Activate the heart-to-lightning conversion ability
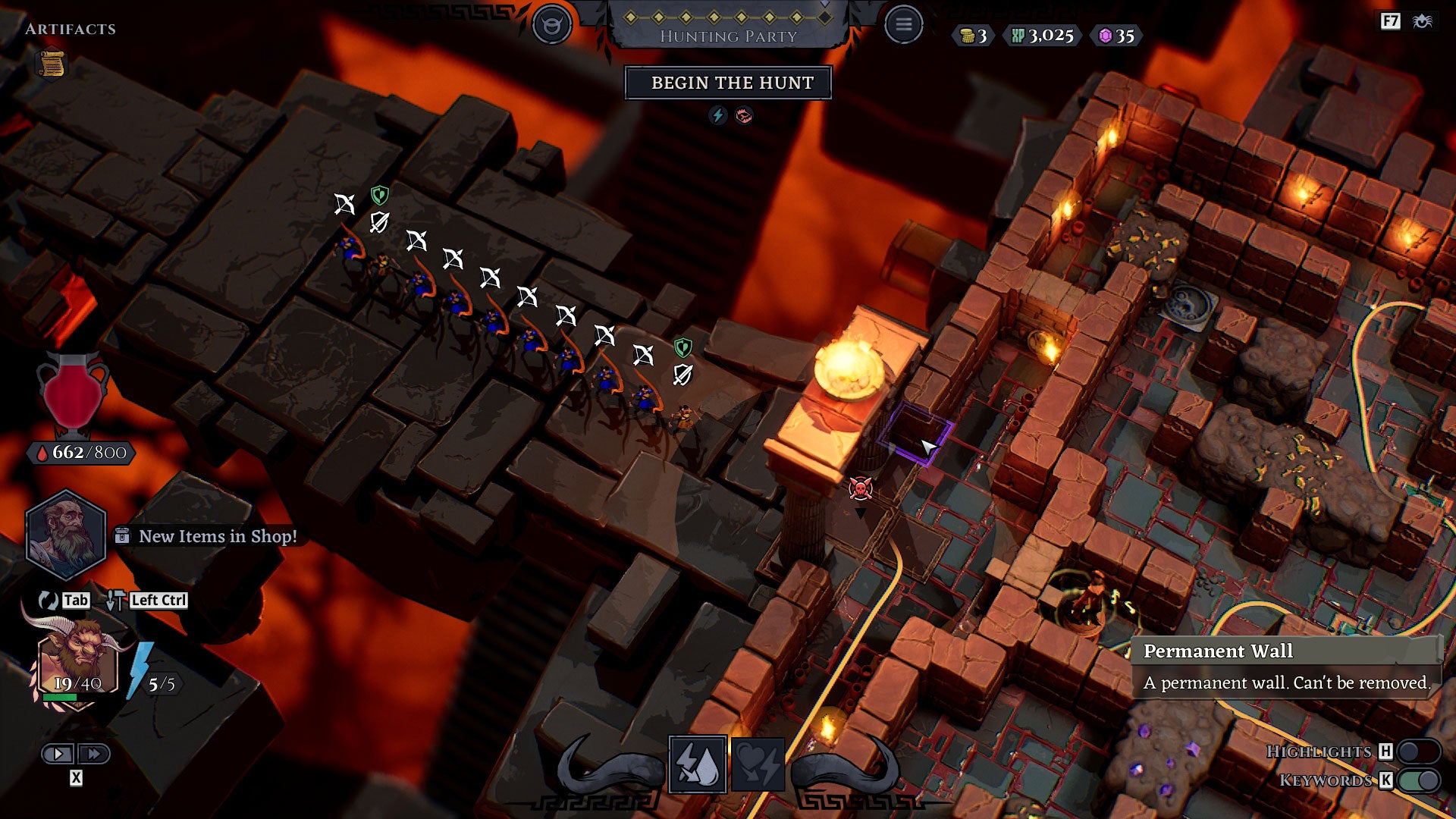Screen dimensions: 1456x819 point(758,764)
